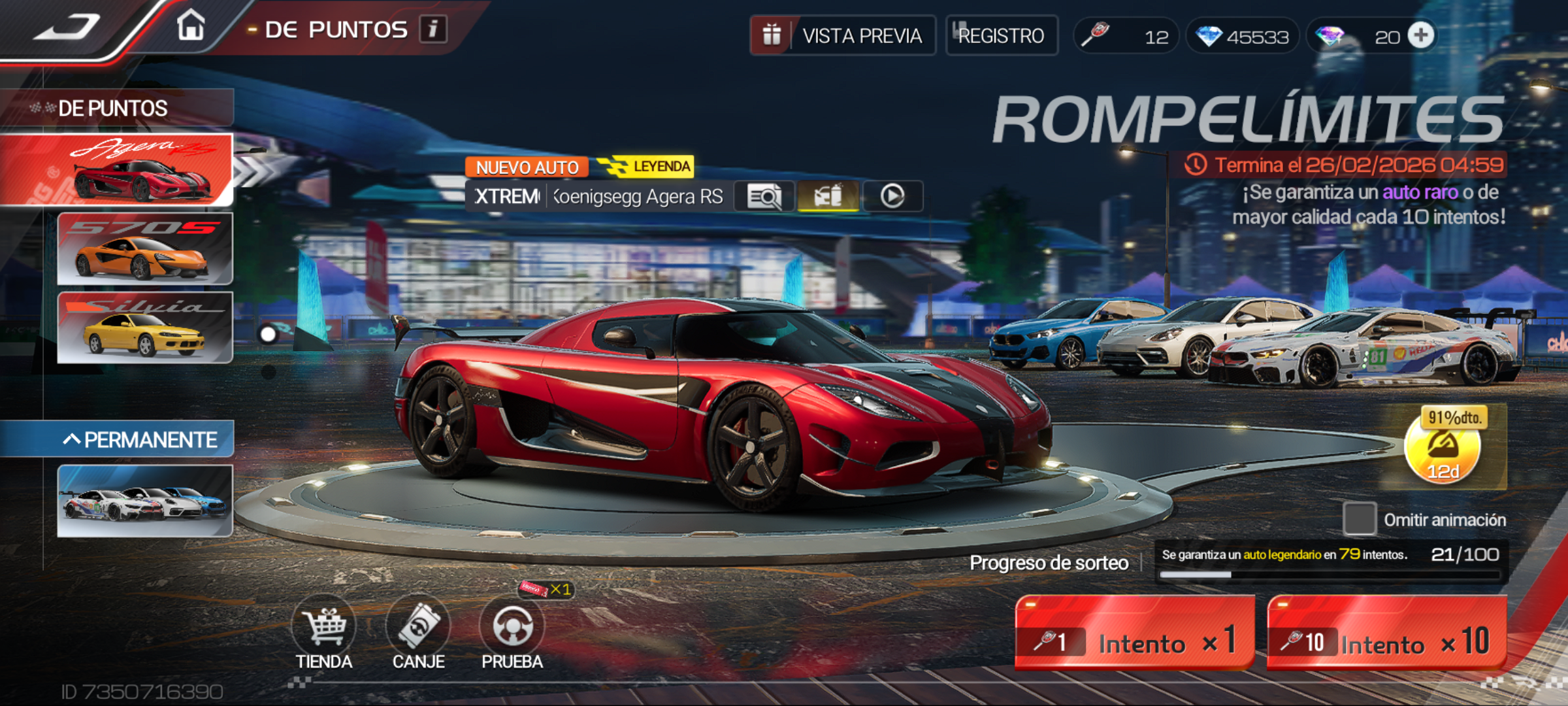The image size is (1568, 706).
Task: Show info about De Puntos draws
Action: click(433, 29)
